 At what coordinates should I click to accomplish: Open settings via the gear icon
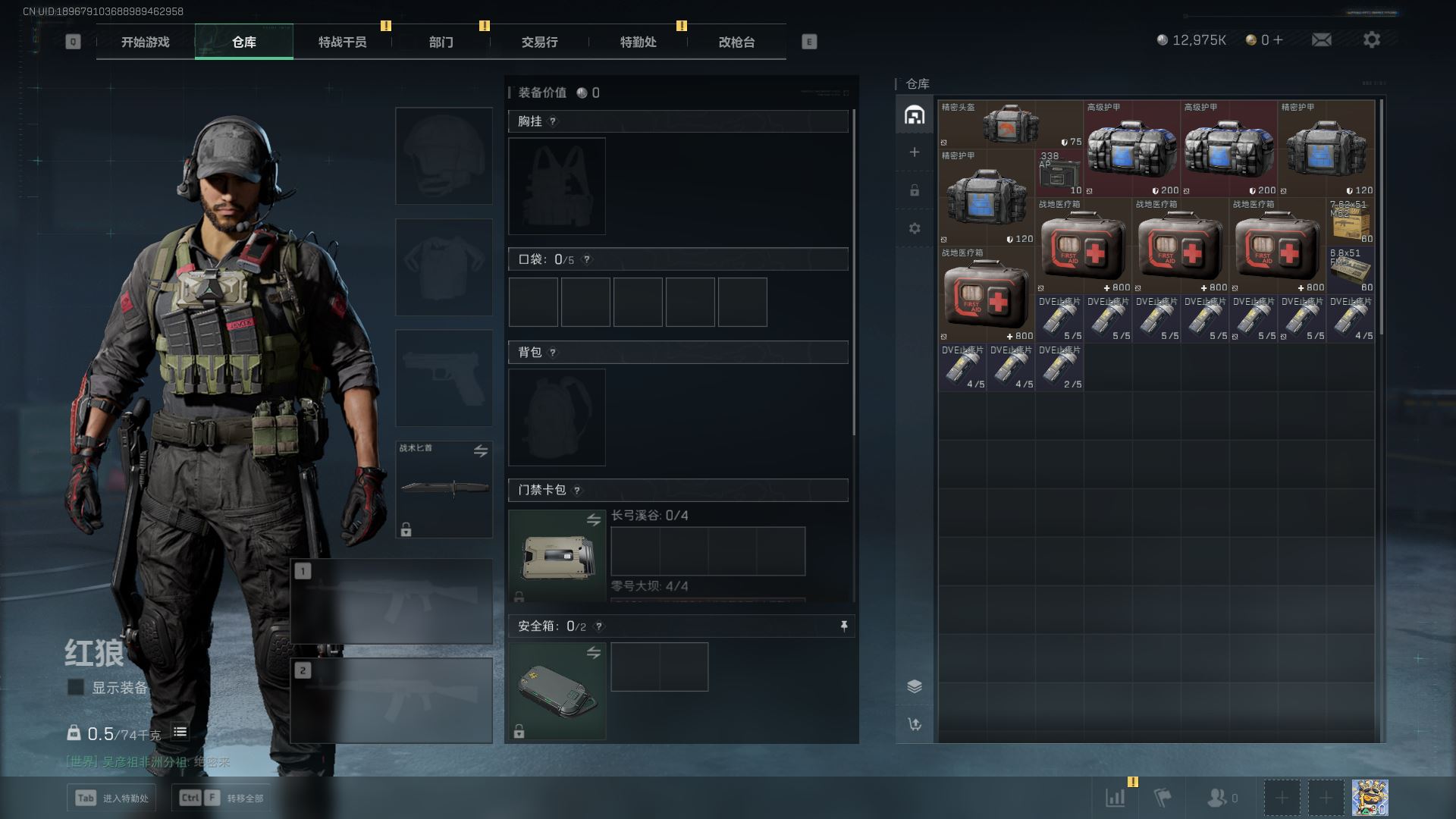(x=1371, y=39)
